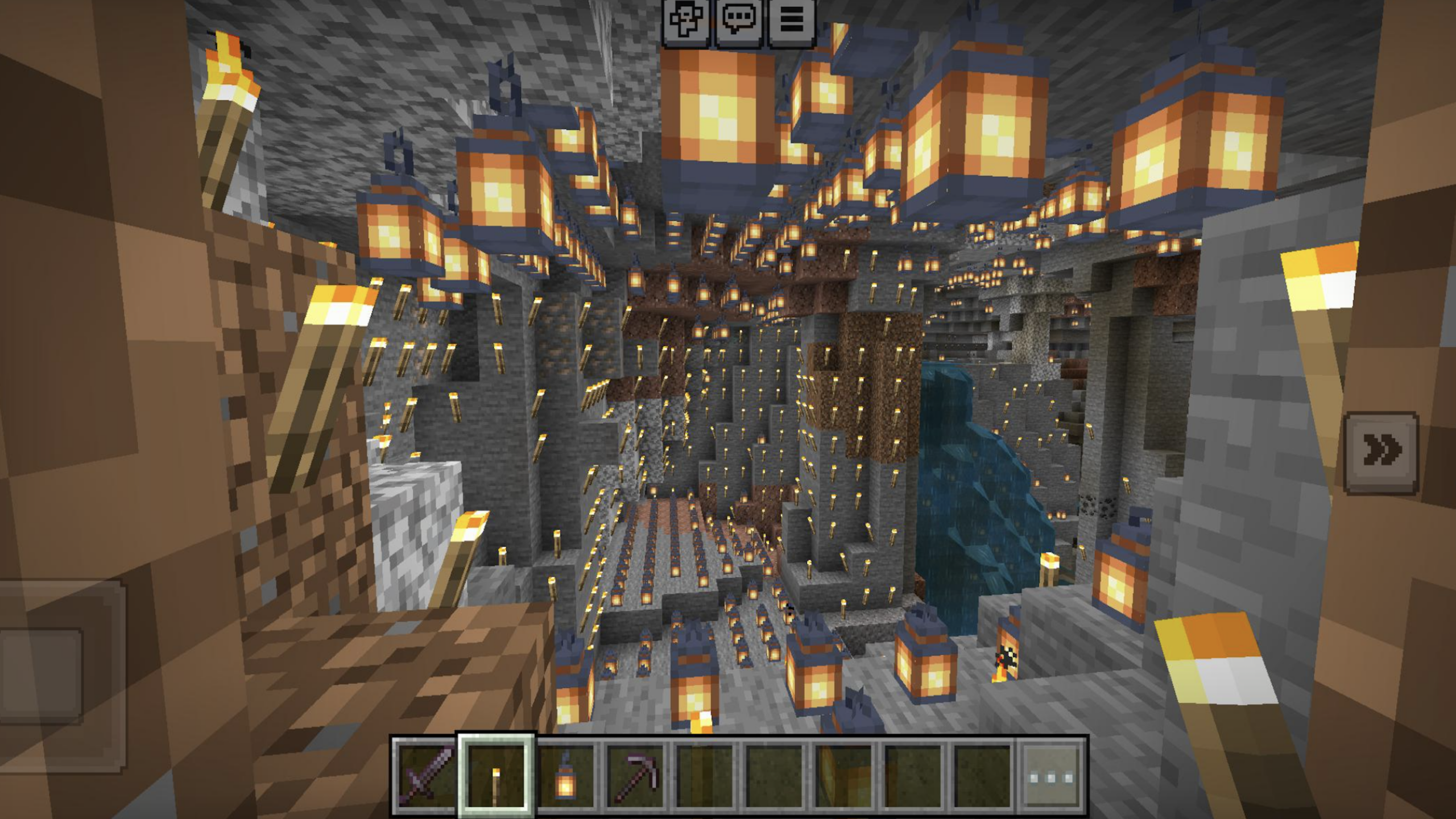1456x819 pixels.
Task: Open inventory with the three-dots button
Action: [x=1051, y=776]
